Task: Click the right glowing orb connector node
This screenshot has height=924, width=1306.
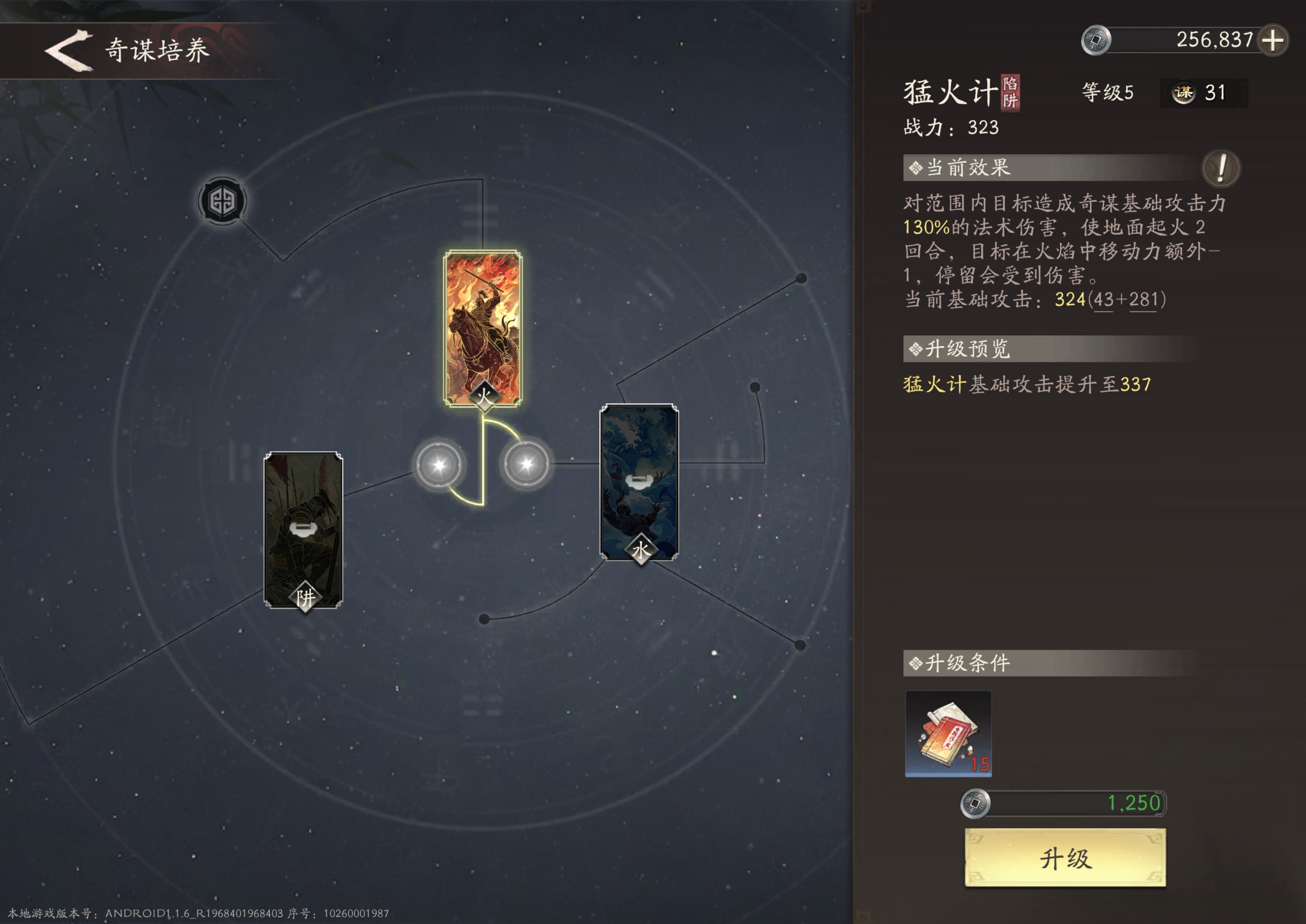Action: [x=526, y=464]
